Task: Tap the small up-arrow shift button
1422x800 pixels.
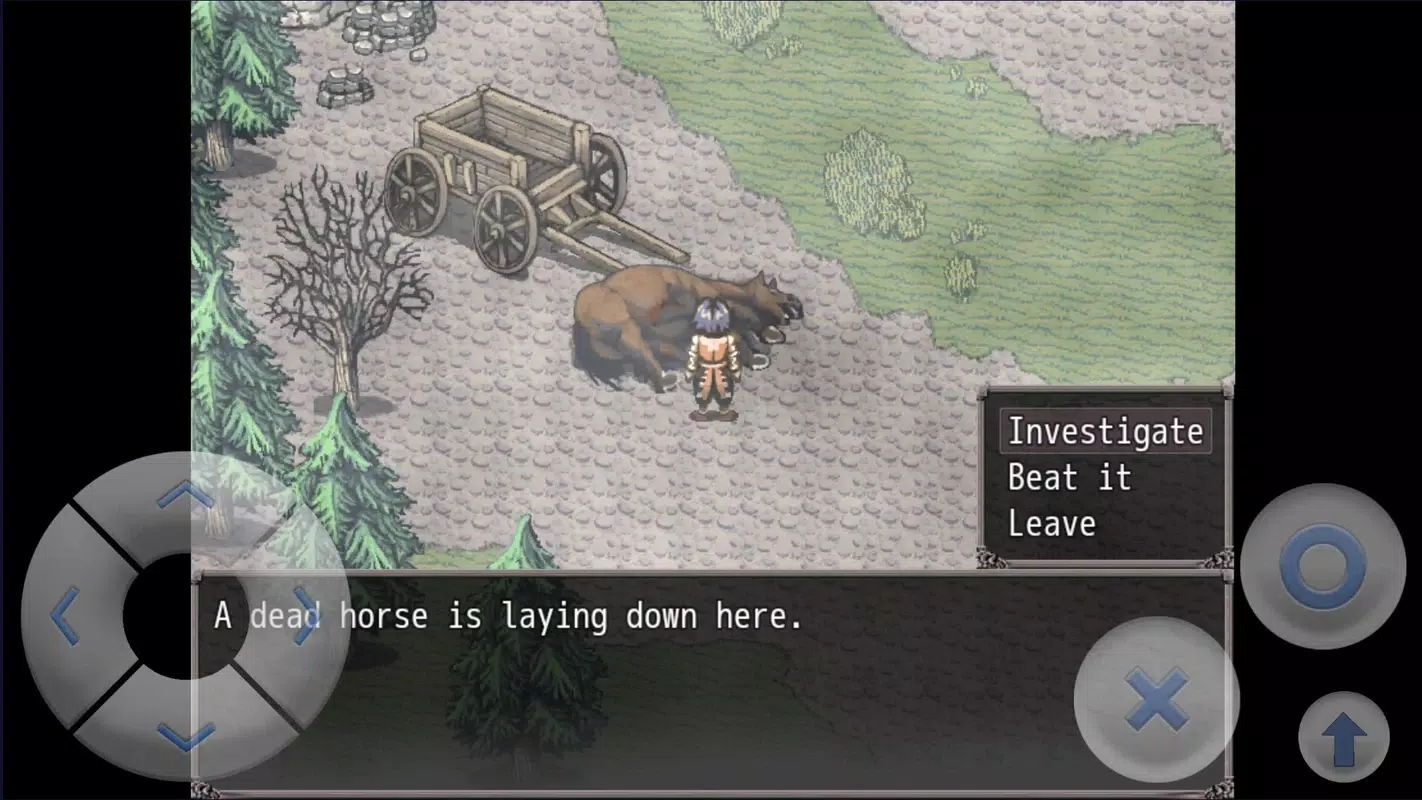Action: [1343, 738]
